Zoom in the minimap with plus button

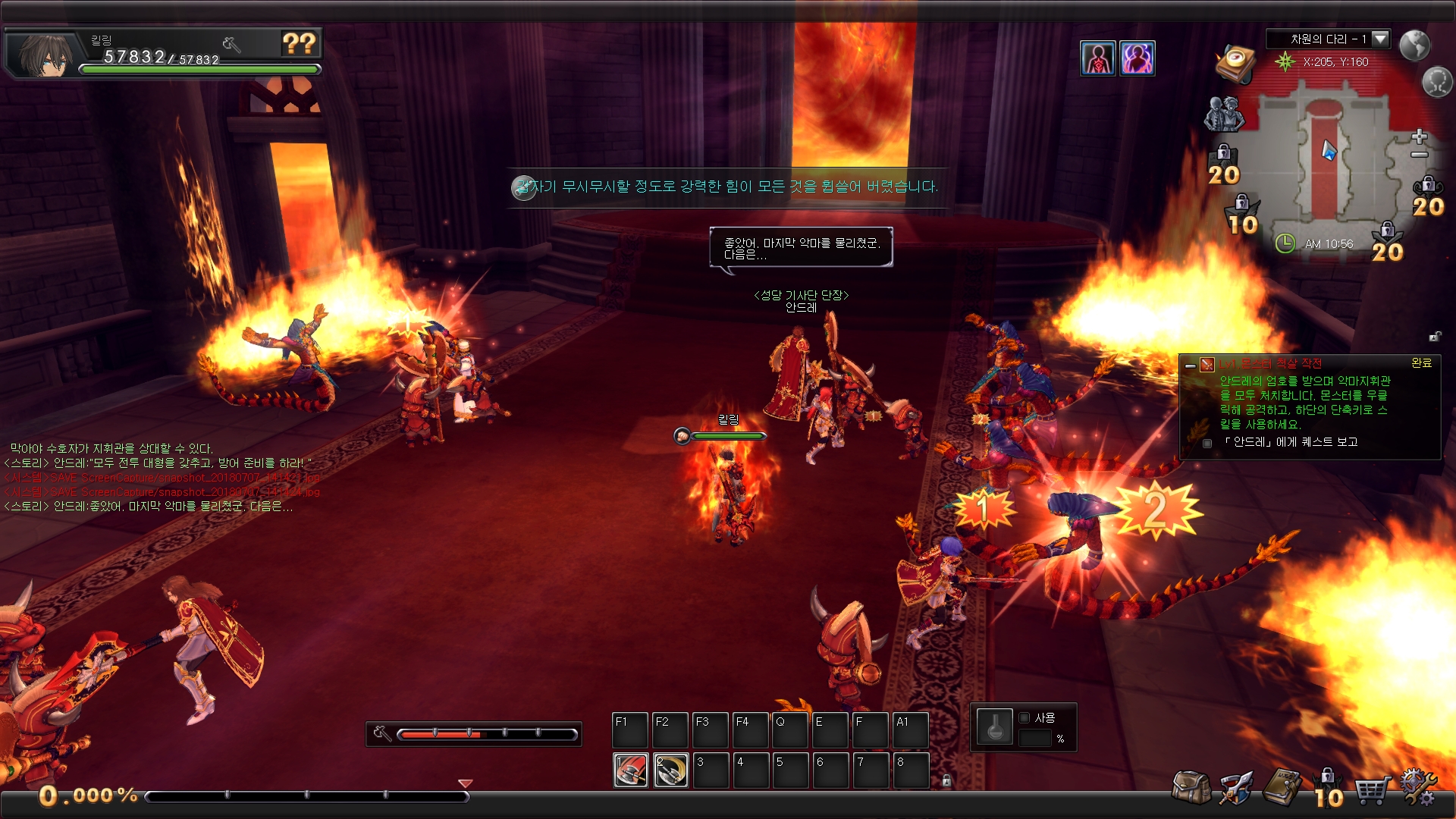pyautogui.click(x=1420, y=136)
